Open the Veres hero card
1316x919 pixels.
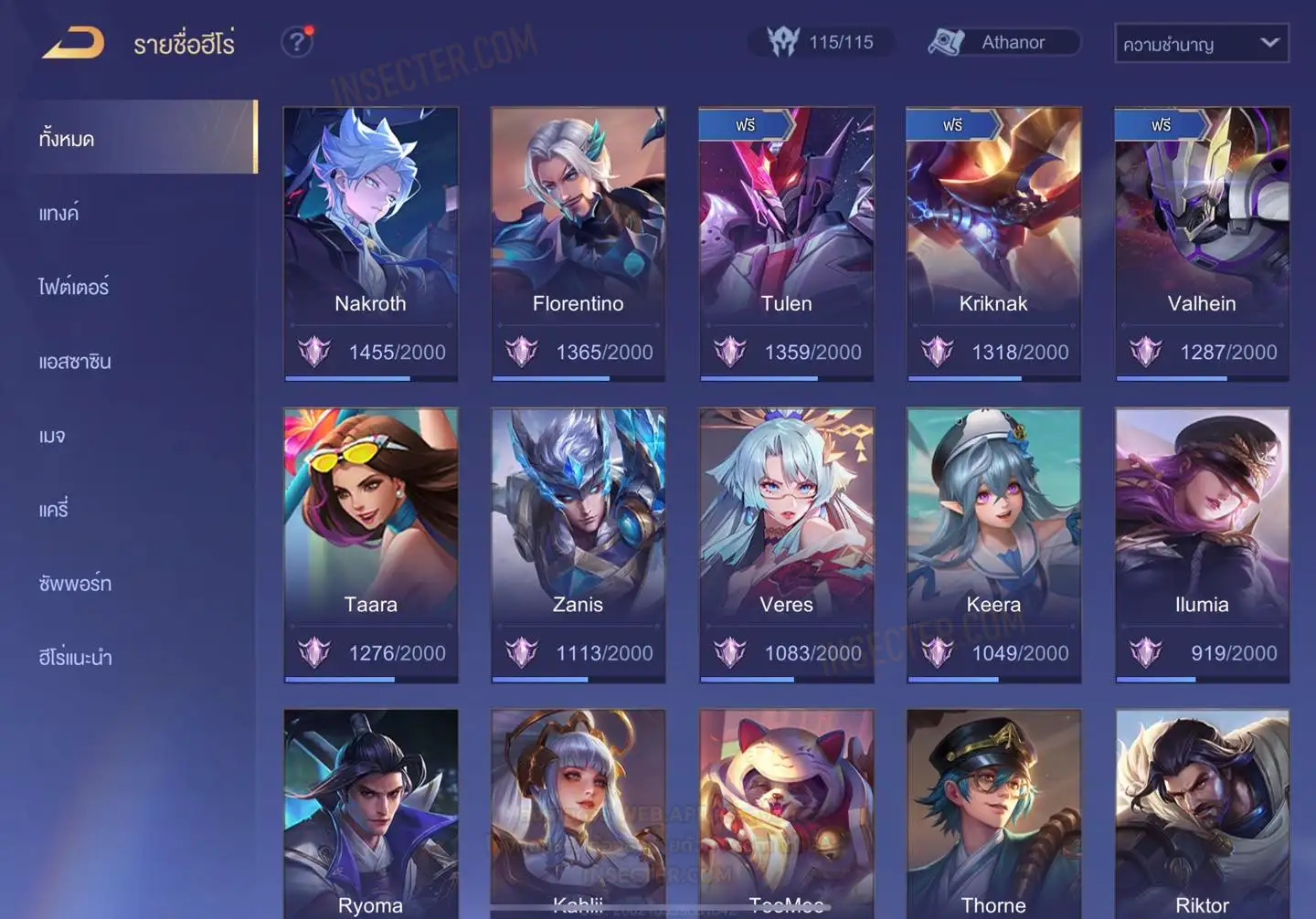pos(786,544)
